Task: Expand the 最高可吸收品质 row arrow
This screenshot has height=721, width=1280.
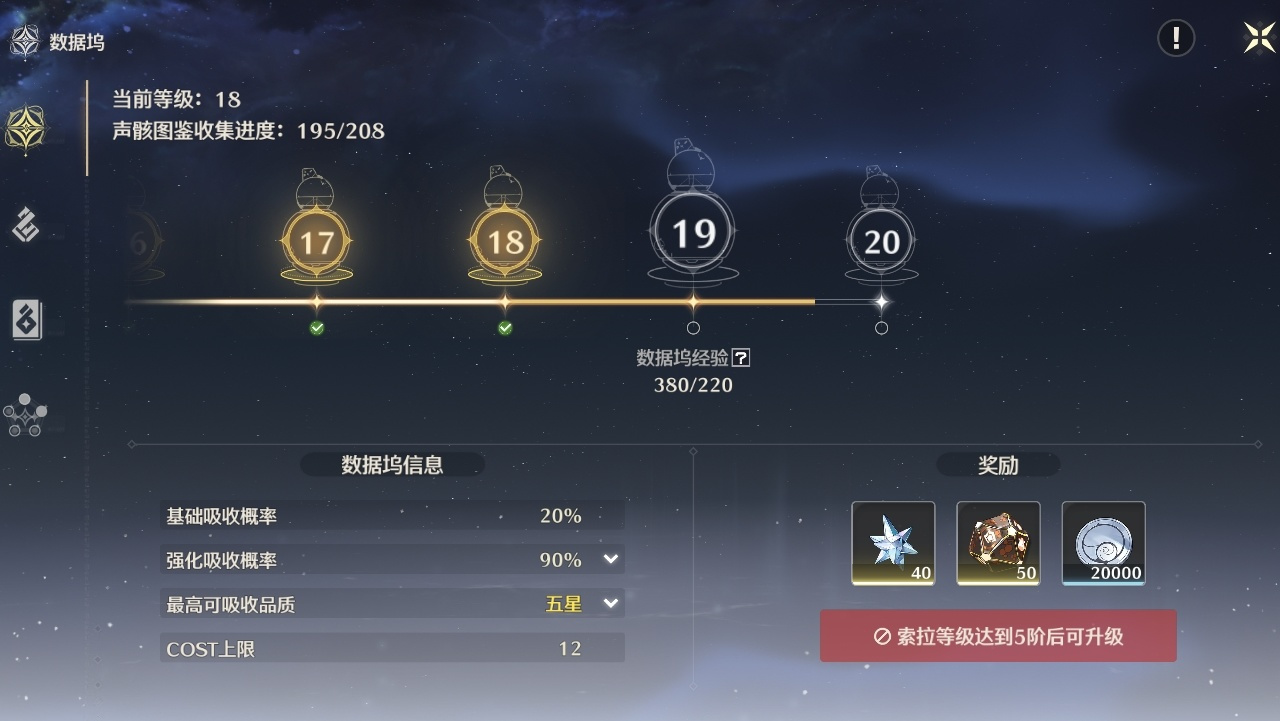Action: point(611,603)
